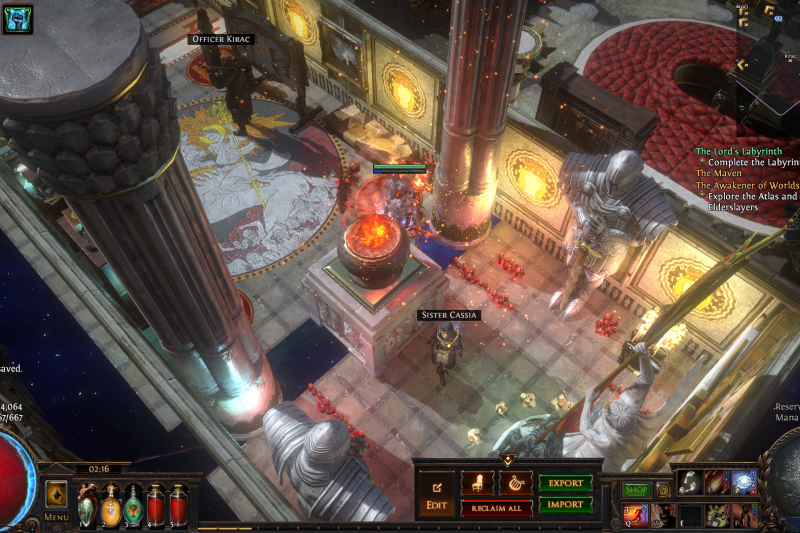The height and width of the screenshot is (533, 800).
Task: Use the green flask in slot 3
Action: (x=133, y=504)
